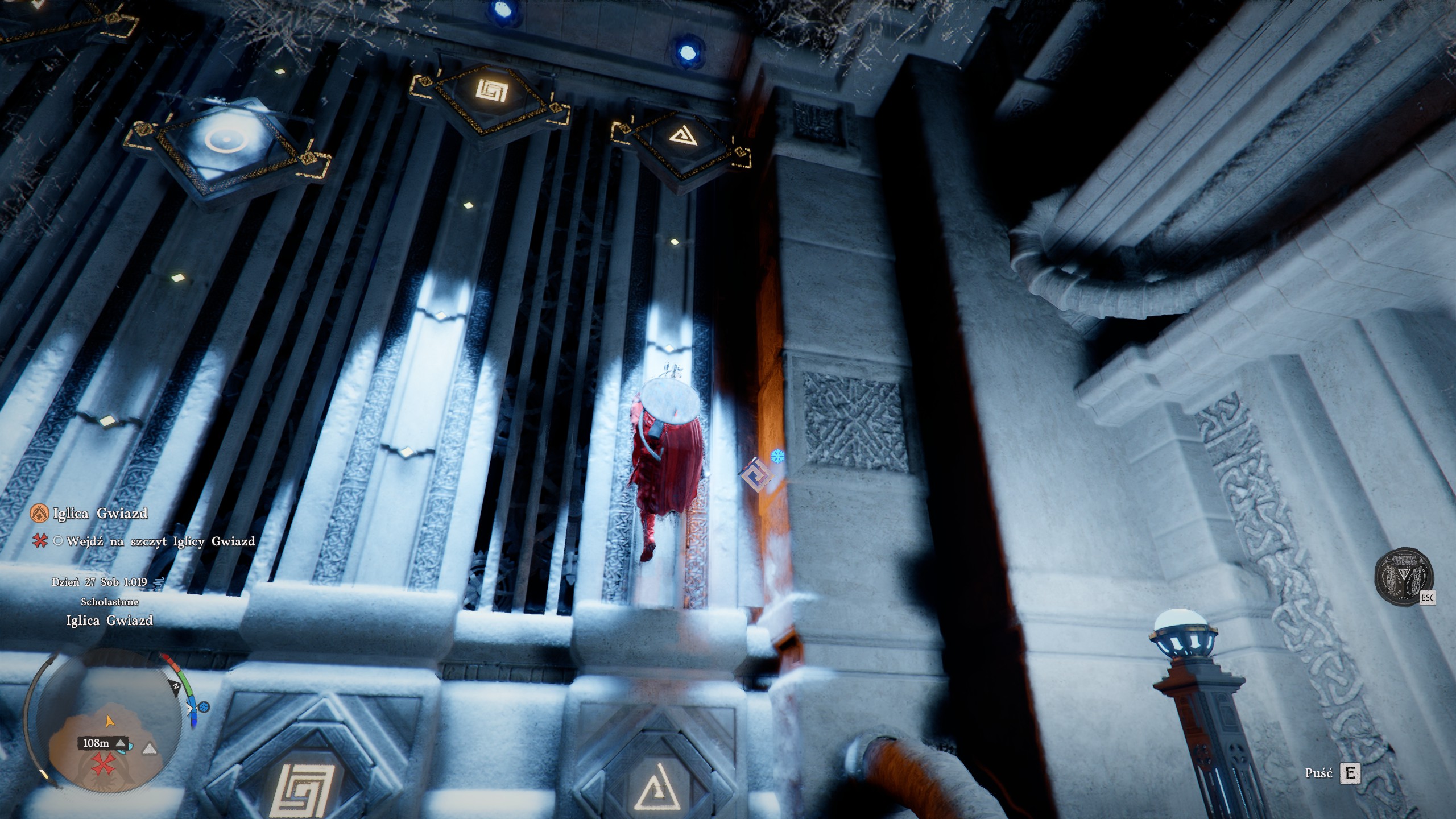1456x819 pixels.
Task: Select the Iglica Gwiazd quest title
Action: point(100,514)
